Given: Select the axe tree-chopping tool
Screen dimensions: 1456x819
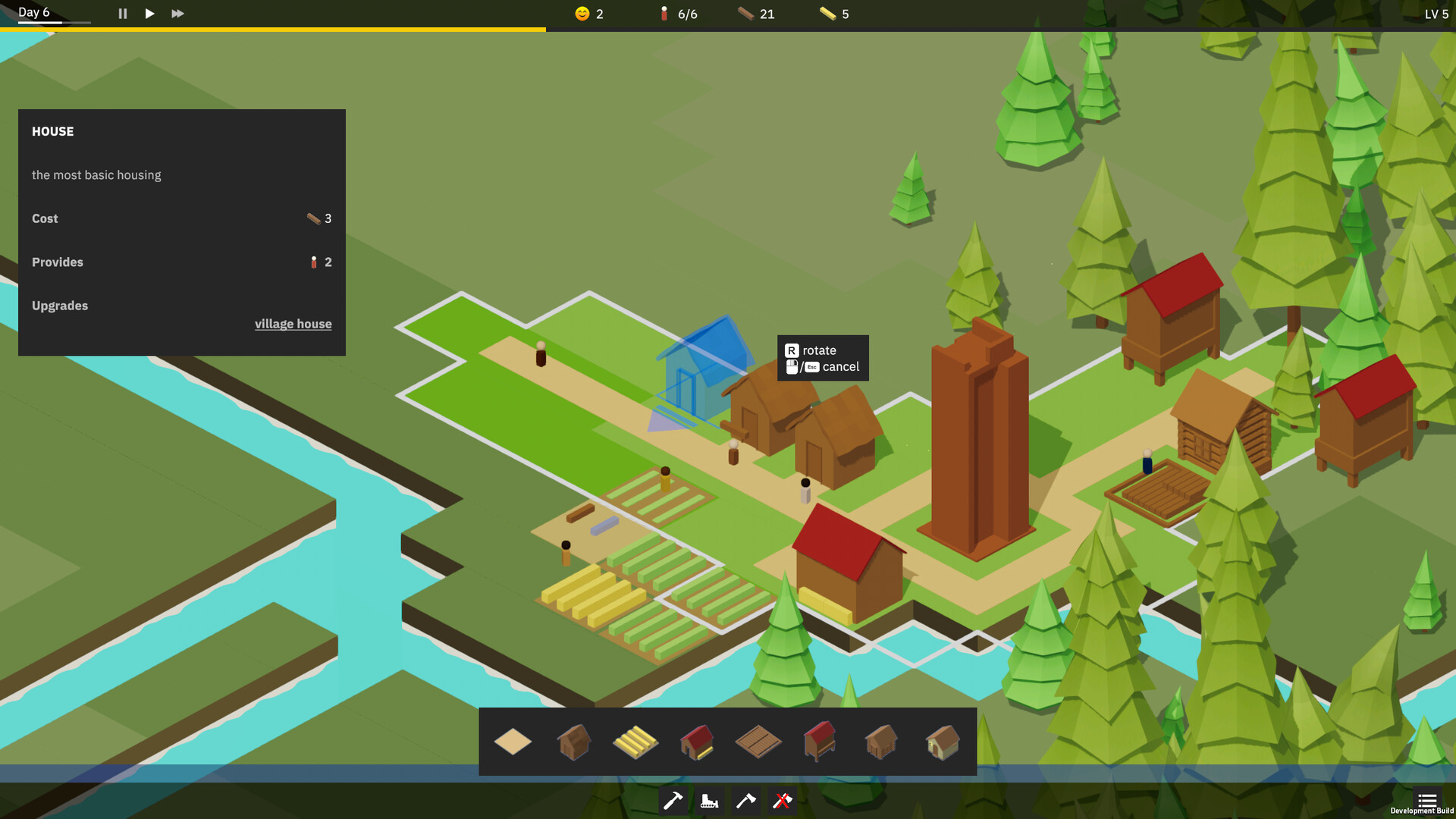Looking at the screenshot, I should click(x=745, y=801).
